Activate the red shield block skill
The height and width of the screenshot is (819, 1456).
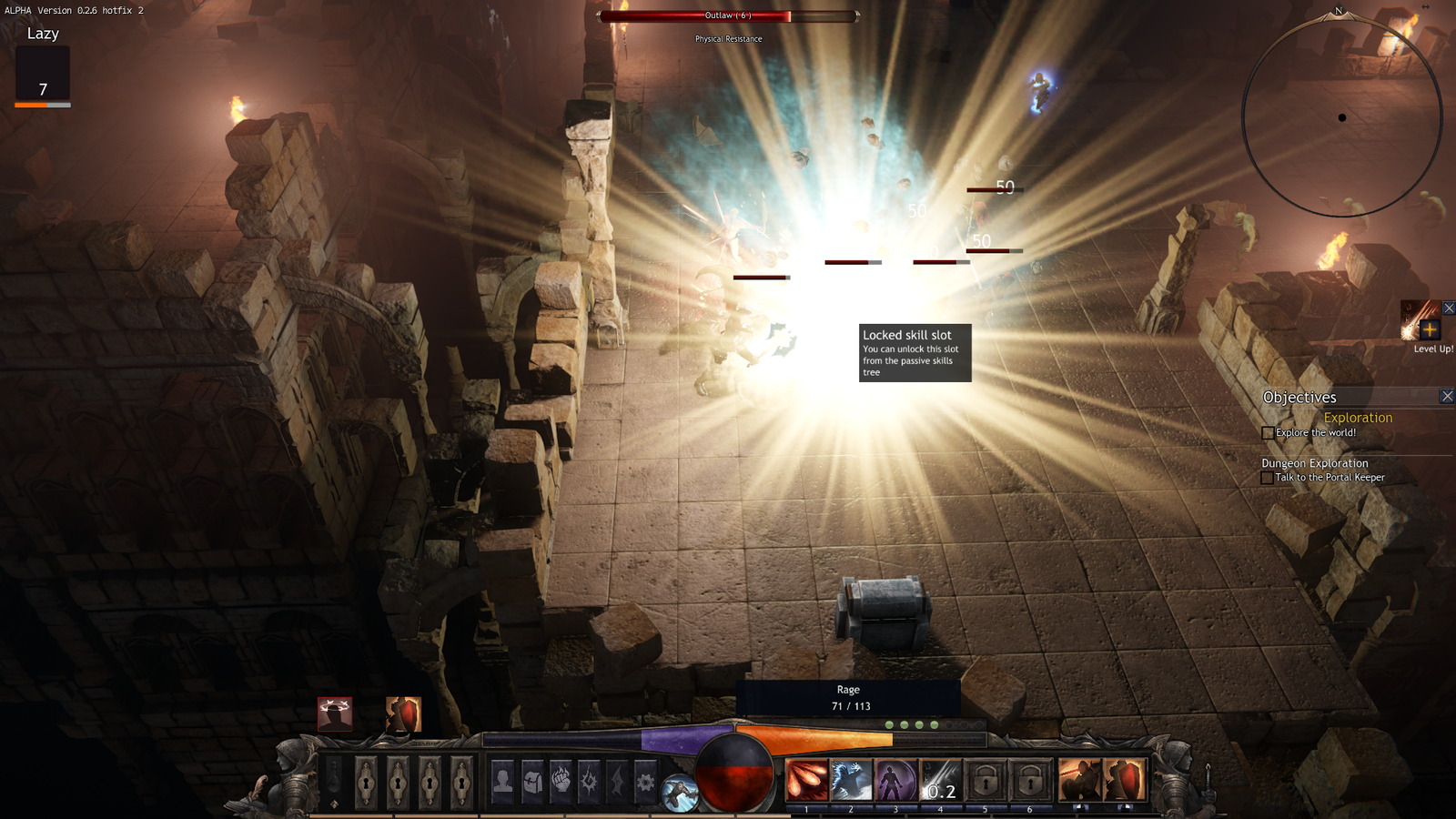coord(1125,780)
